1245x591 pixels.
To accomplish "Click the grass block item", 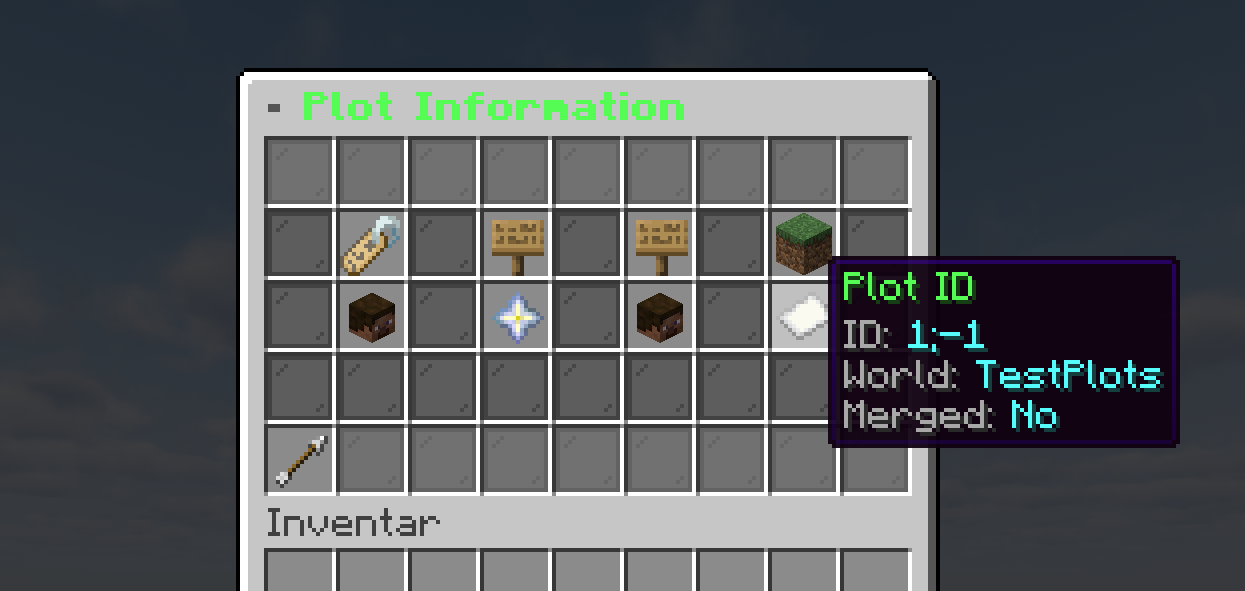I will click(x=803, y=244).
